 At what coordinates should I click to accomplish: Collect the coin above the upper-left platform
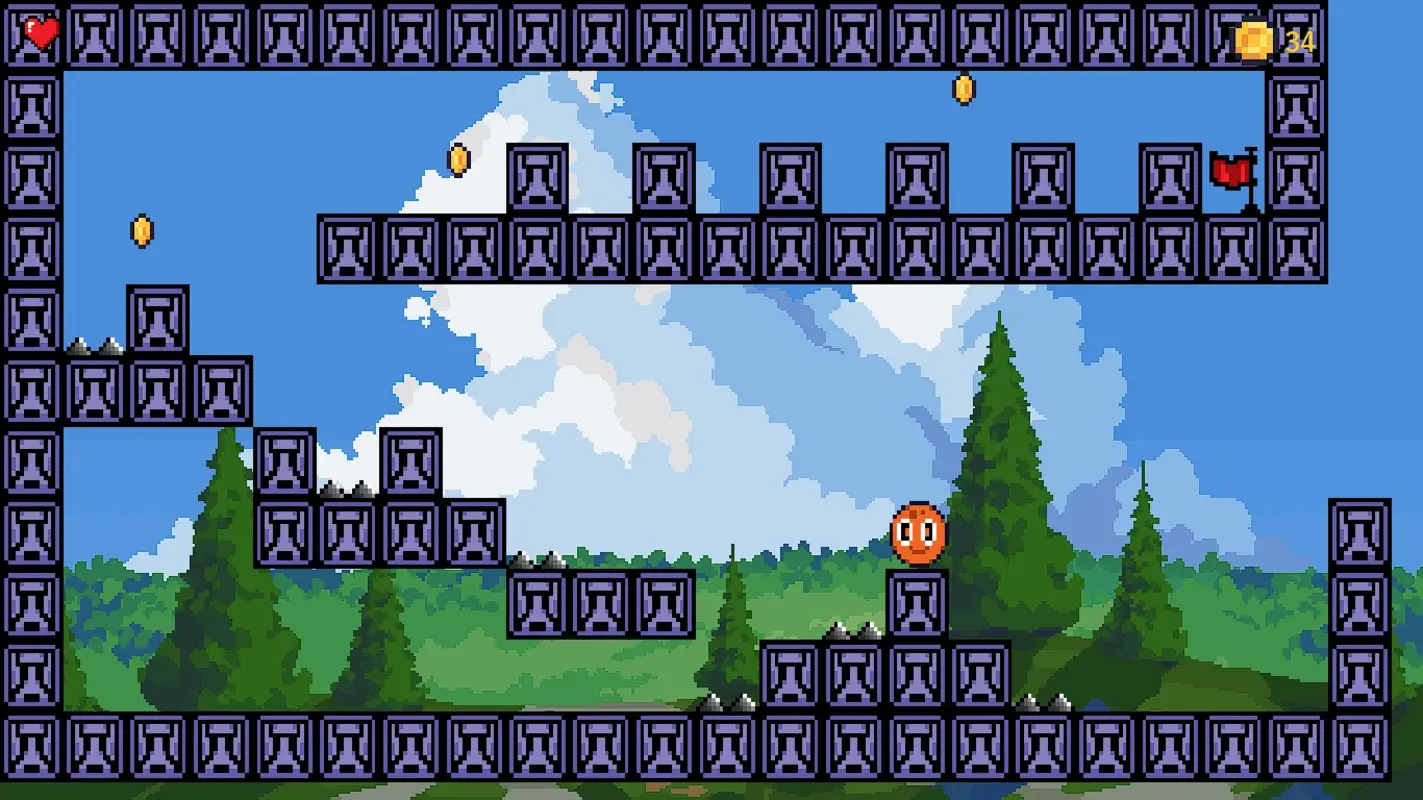458,160
